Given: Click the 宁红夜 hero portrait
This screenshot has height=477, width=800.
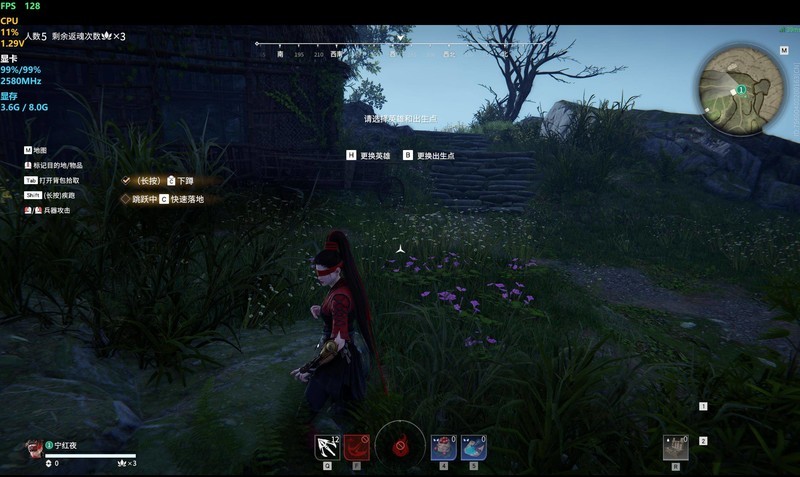Looking at the screenshot, I should [34, 448].
